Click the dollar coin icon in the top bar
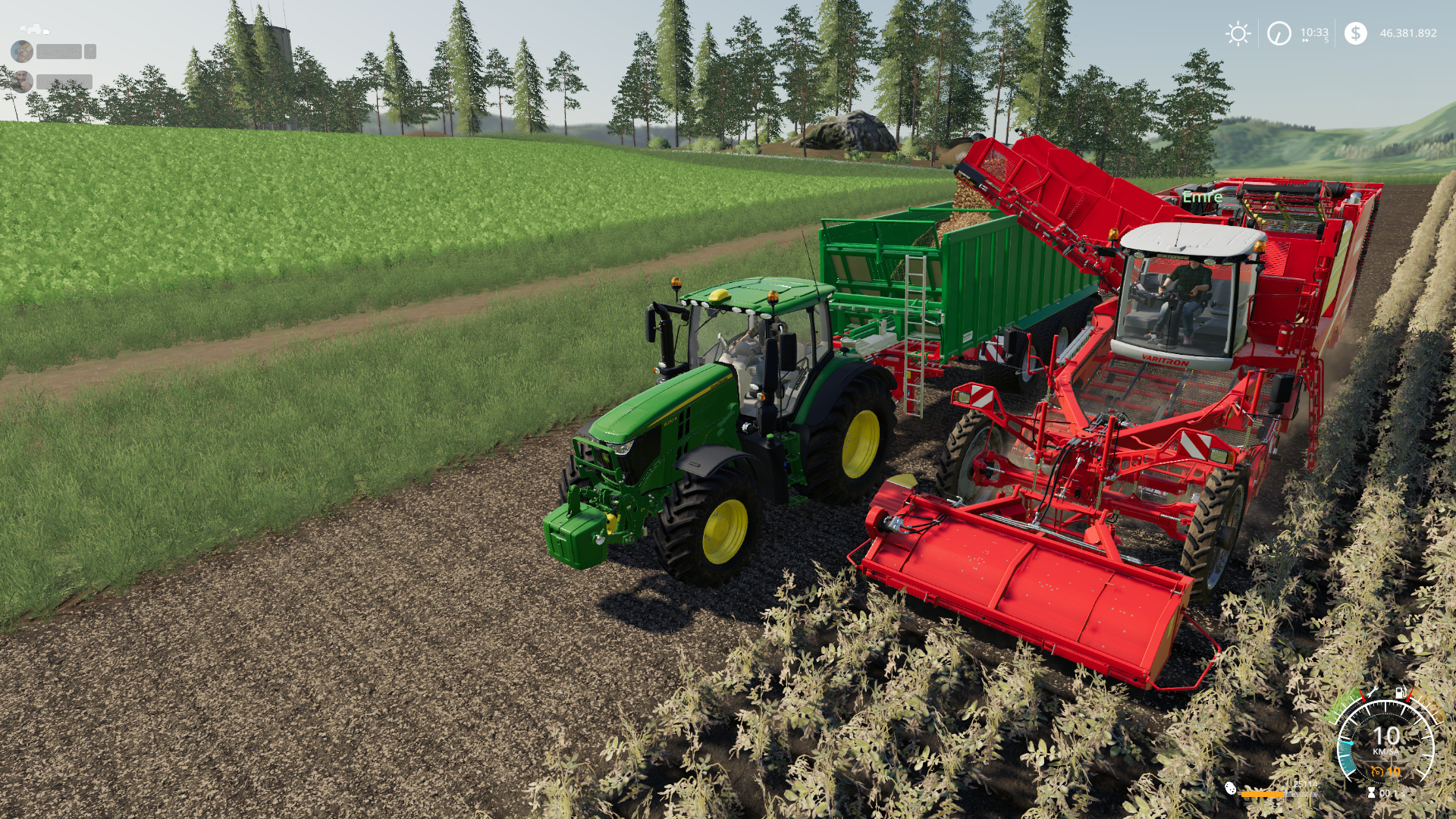The image size is (1456, 819). [x=1355, y=33]
